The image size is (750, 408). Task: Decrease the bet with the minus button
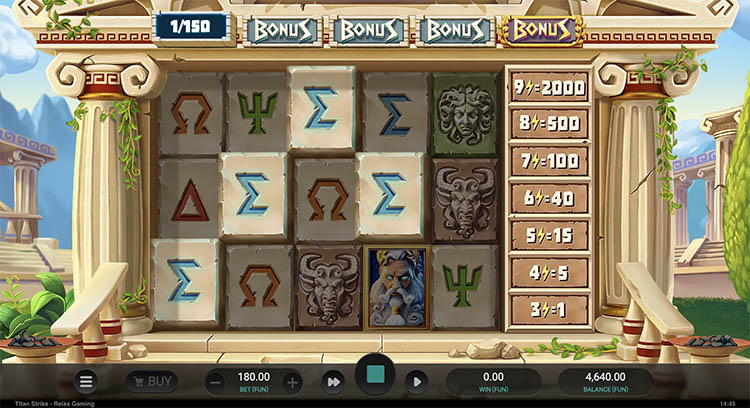coord(216,381)
